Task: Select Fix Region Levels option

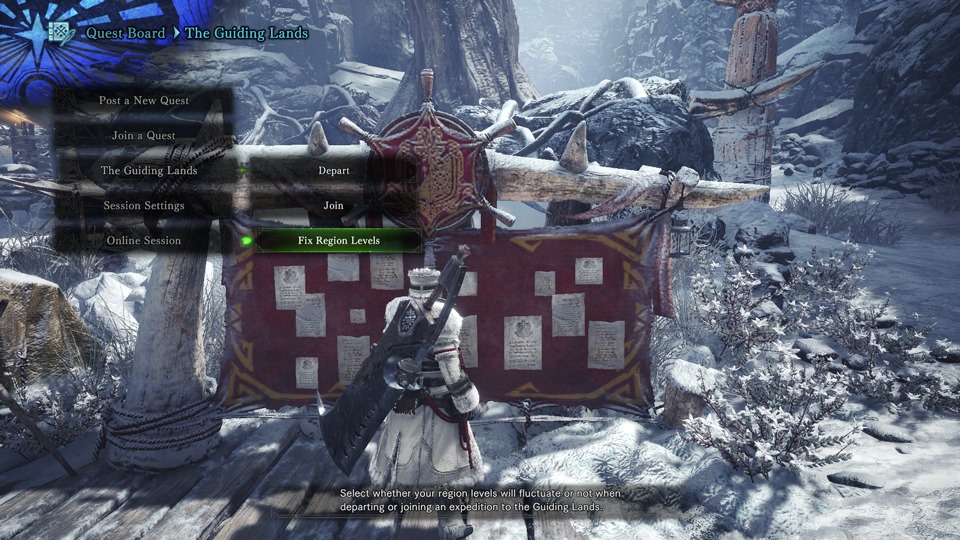Action: 338,241
